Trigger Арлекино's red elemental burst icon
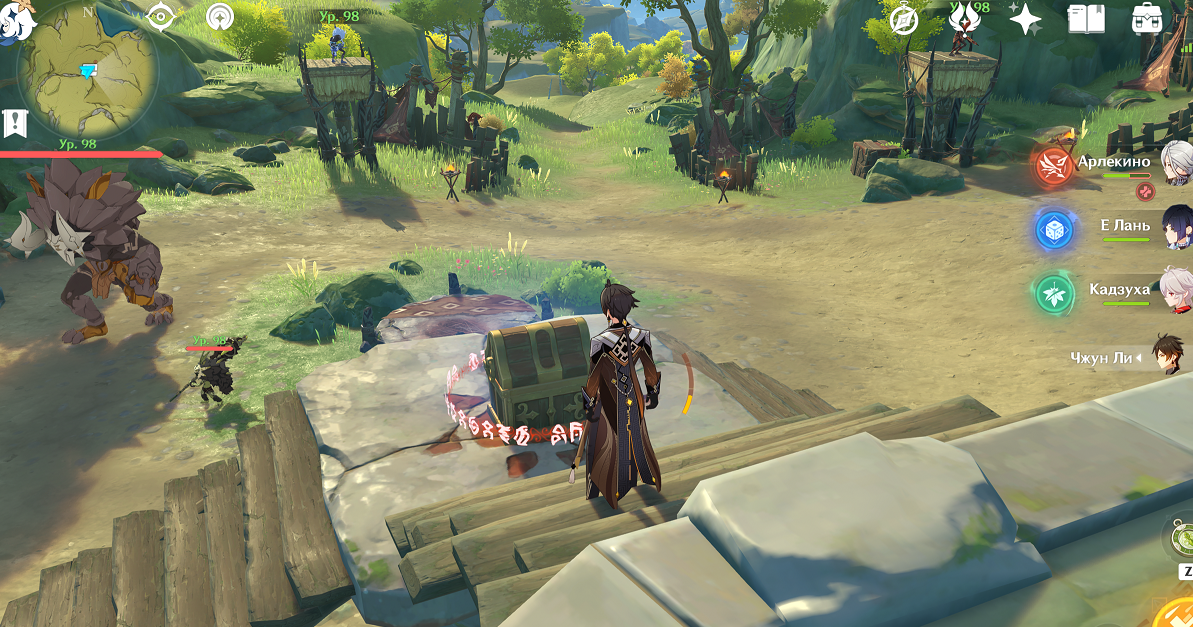 tap(1053, 165)
